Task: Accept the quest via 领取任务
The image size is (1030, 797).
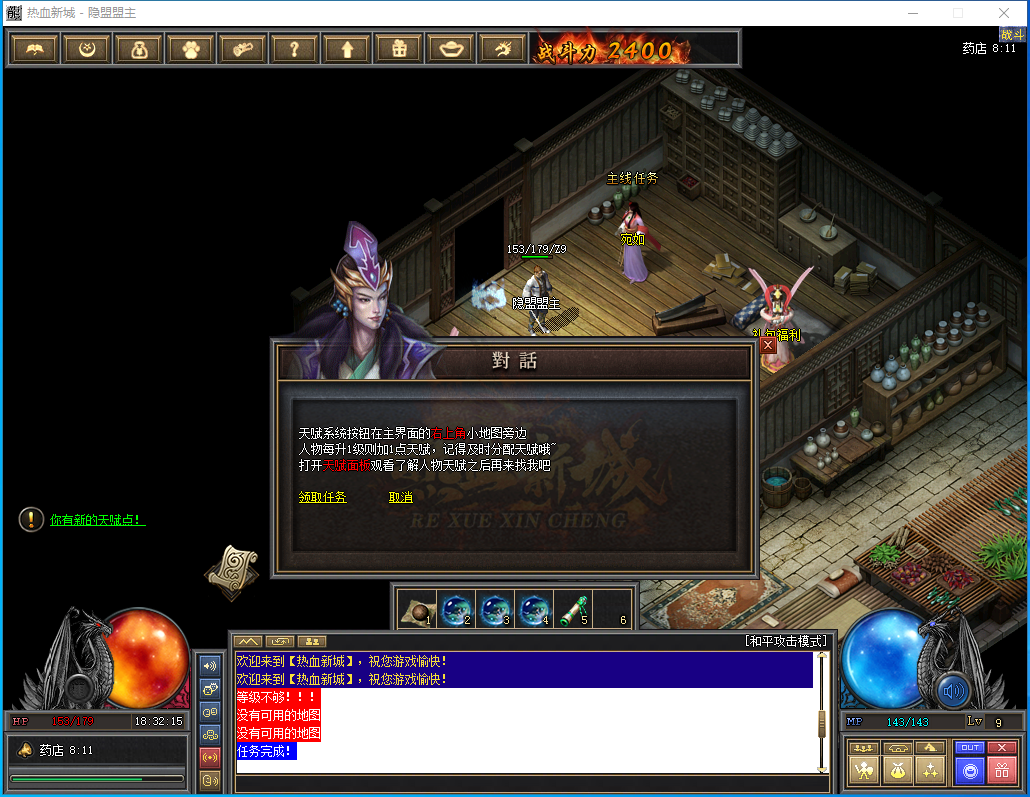Action: point(322,497)
